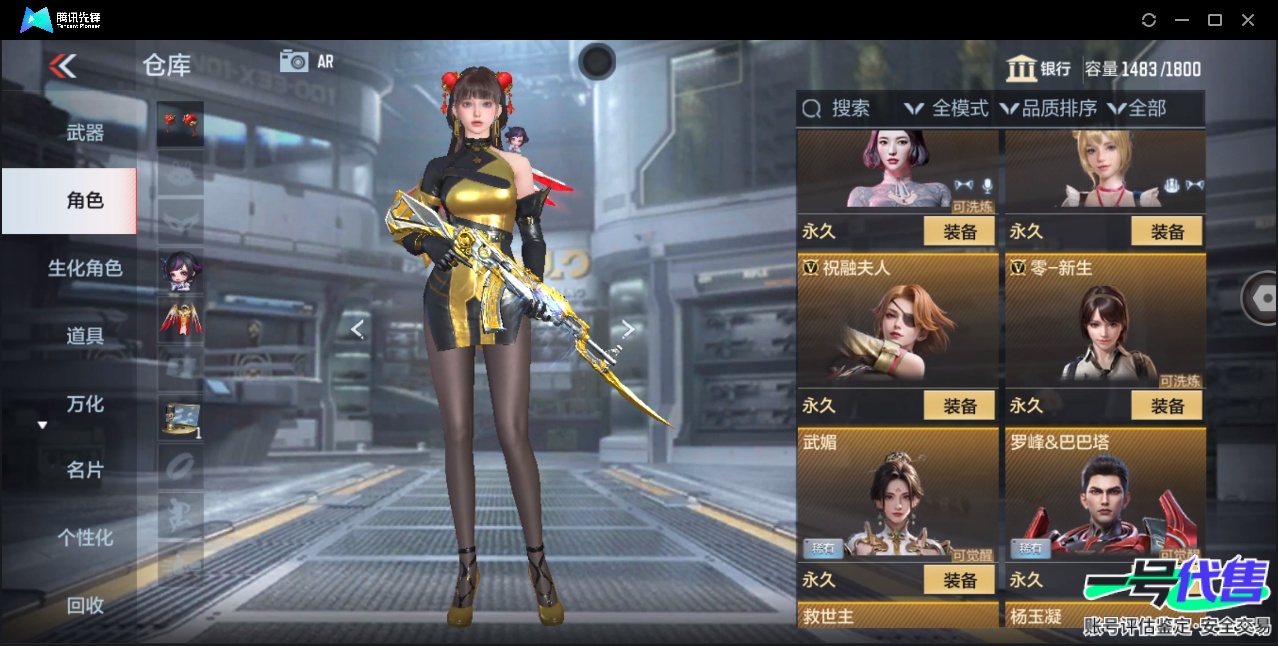
Task: Open the 万化 category
Action: click(85, 404)
